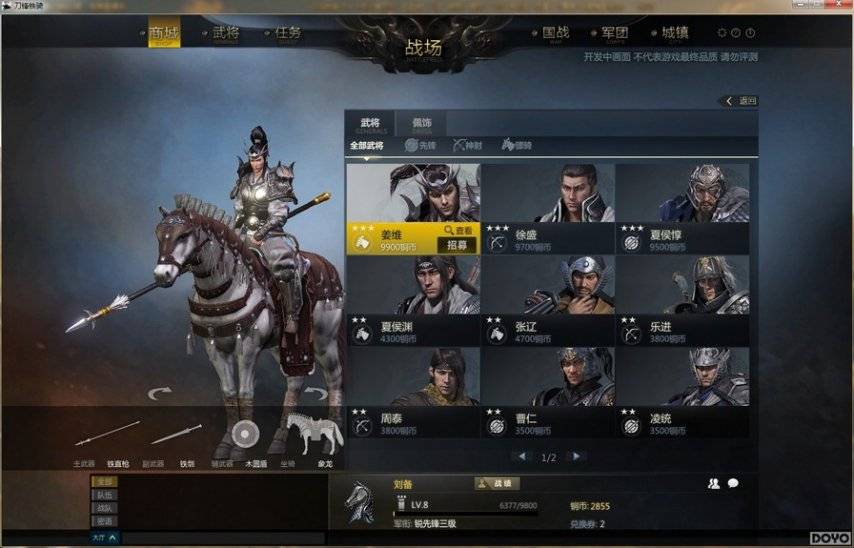
Task: Open settings via the gear icon
Action: tap(722, 33)
